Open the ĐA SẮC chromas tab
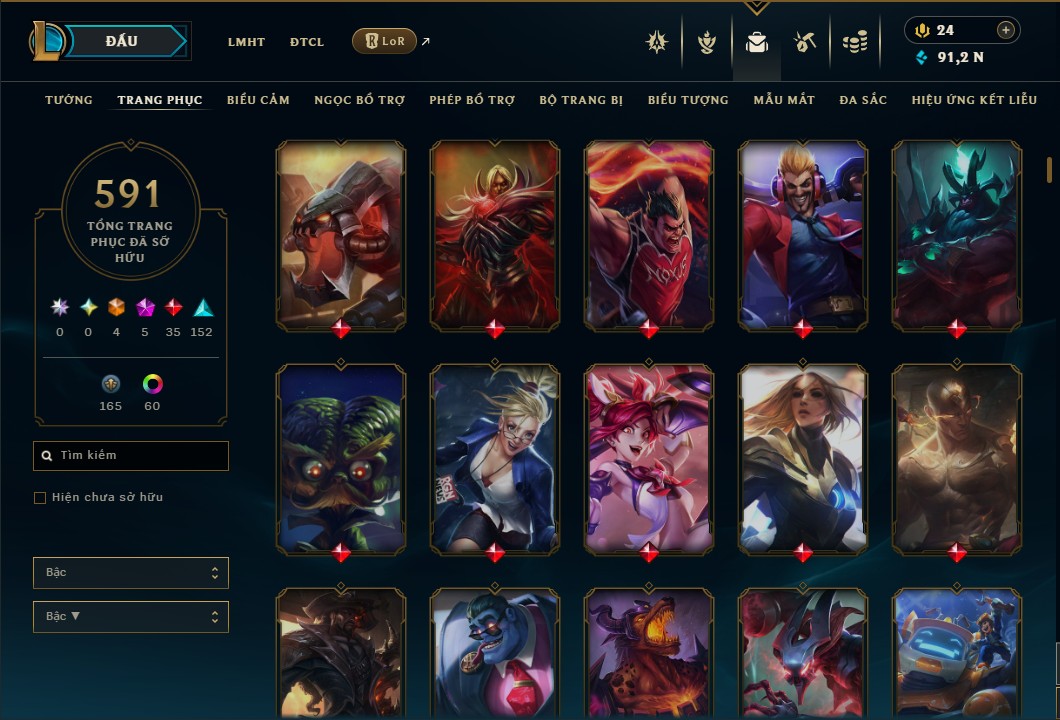The width and height of the screenshot is (1060, 720). coord(863,100)
